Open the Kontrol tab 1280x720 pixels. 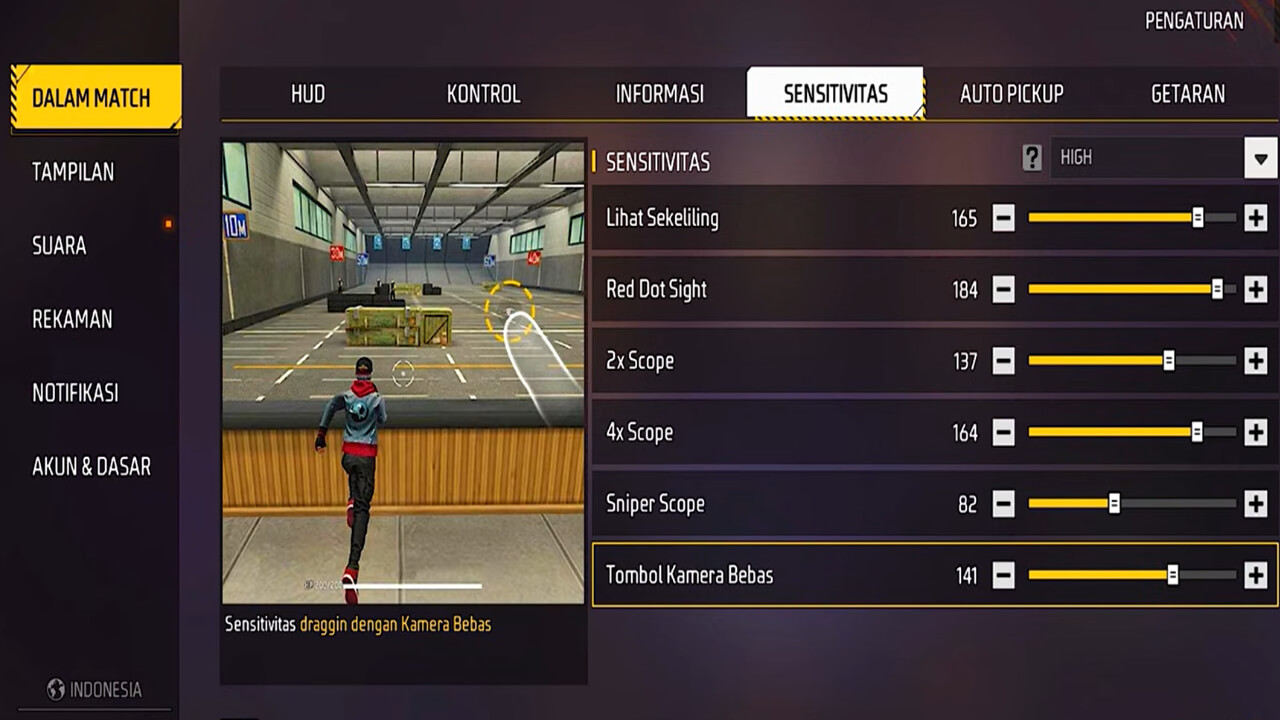(483, 94)
